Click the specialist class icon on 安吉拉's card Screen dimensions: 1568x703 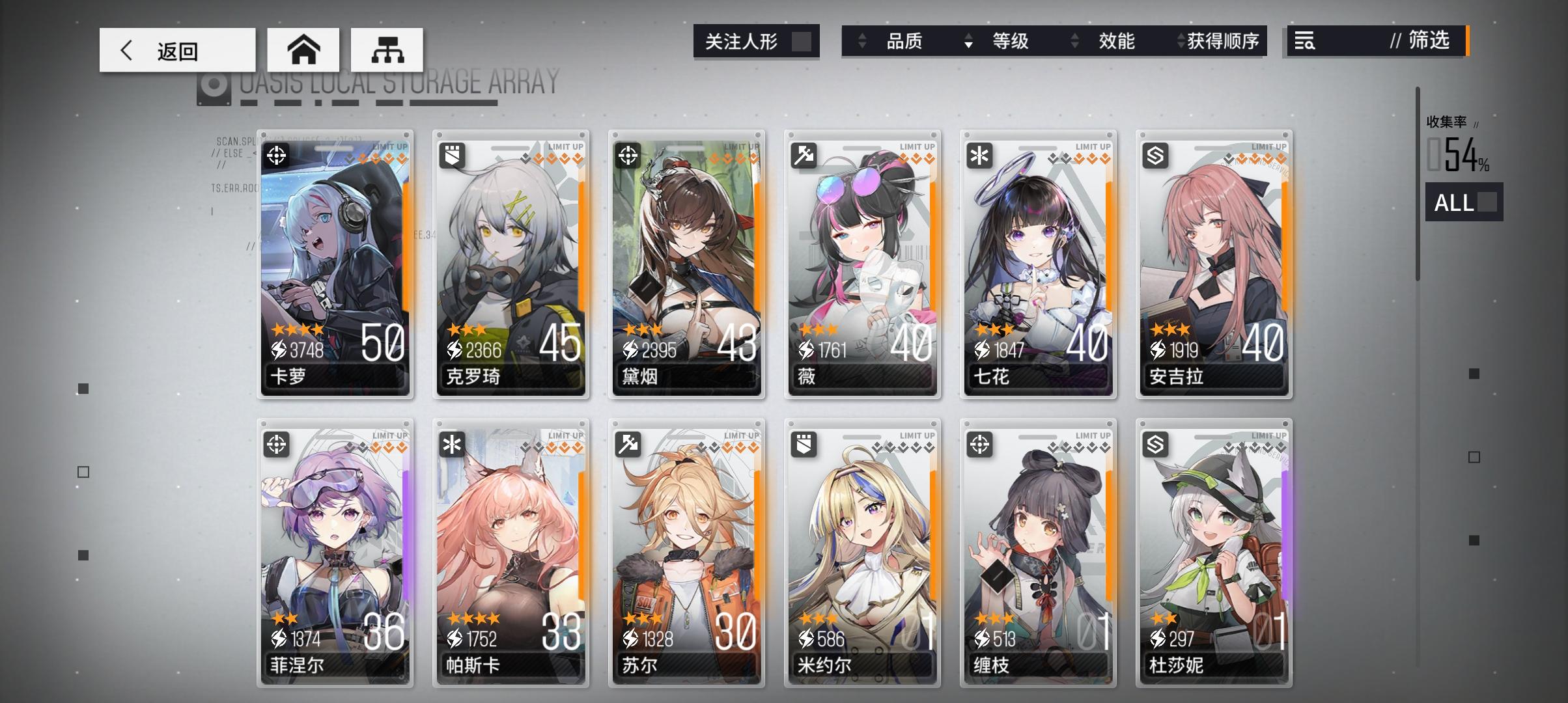pyautogui.click(x=1157, y=156)
